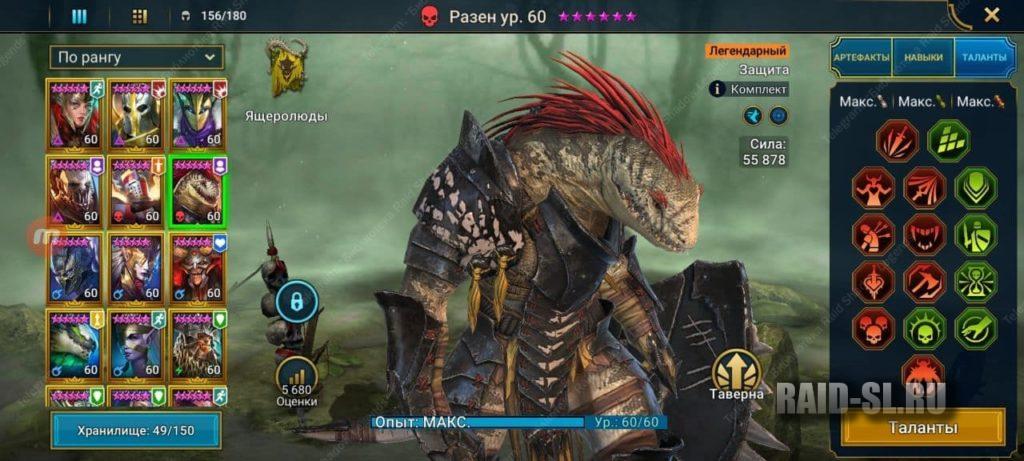Select the red fanged mouth talent icon

click(925, 234)
